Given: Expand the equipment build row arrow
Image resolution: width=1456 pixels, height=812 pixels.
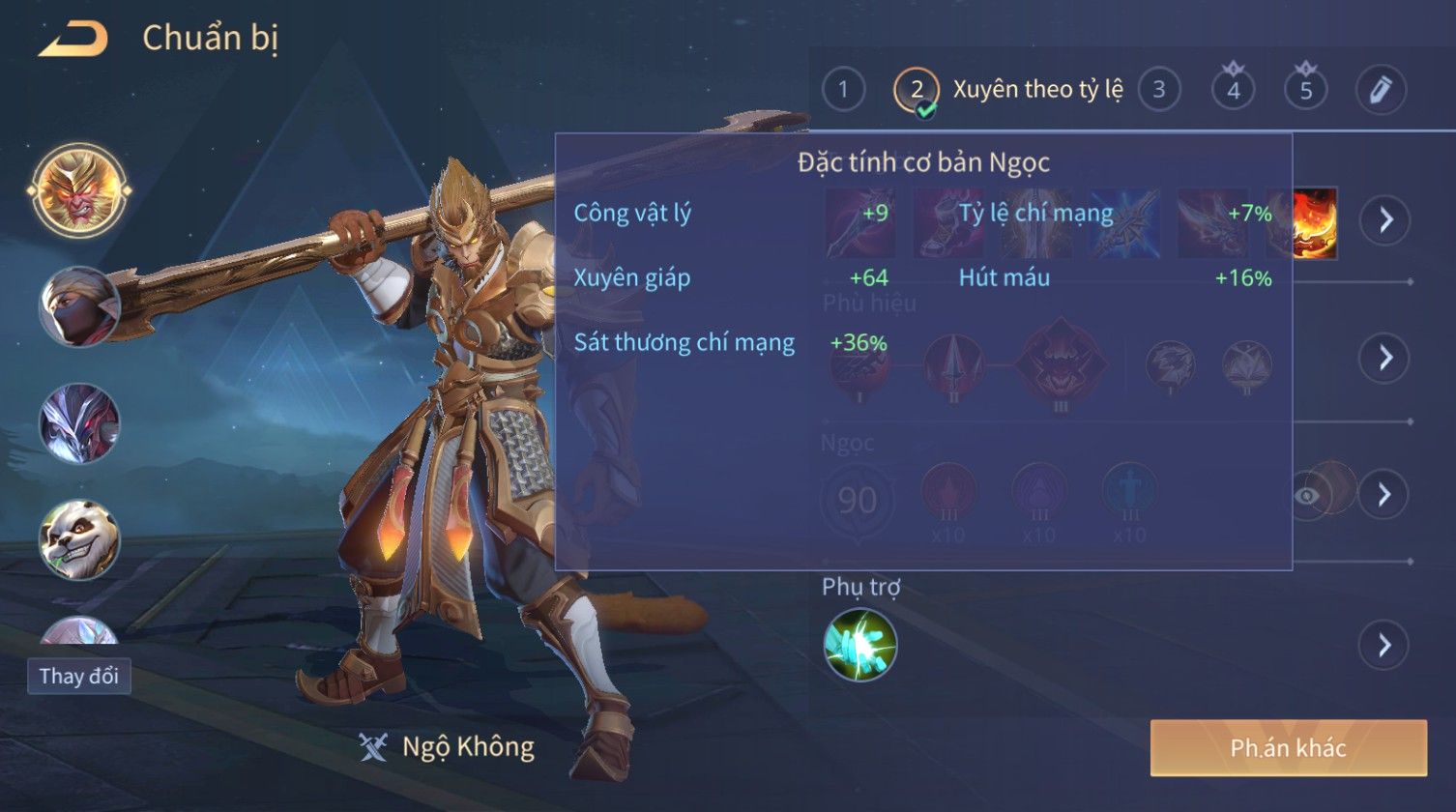Looking at the screenshot, I should (x=1384, y=220).
